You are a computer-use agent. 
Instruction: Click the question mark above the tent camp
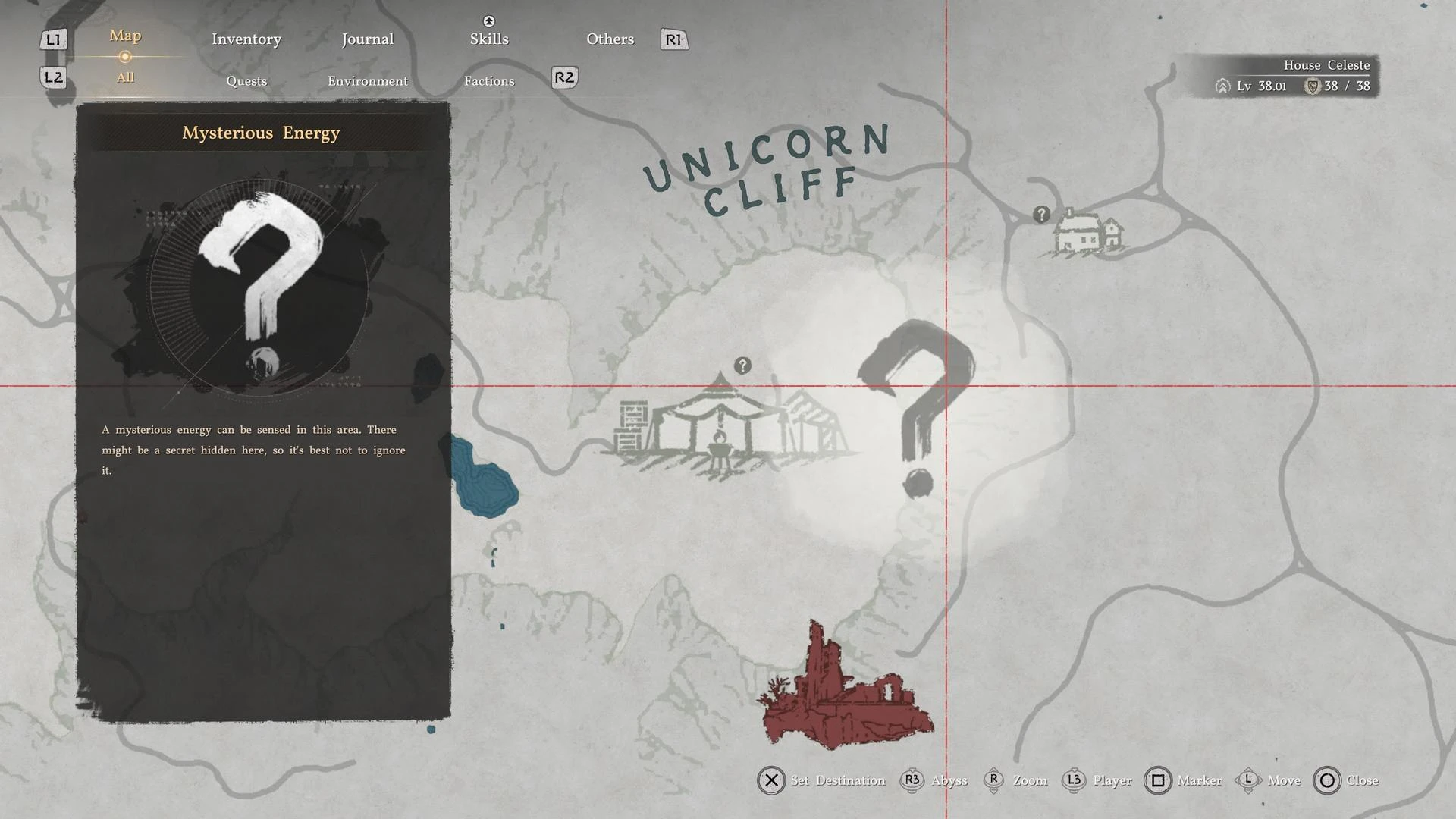[x=742, y=366]
